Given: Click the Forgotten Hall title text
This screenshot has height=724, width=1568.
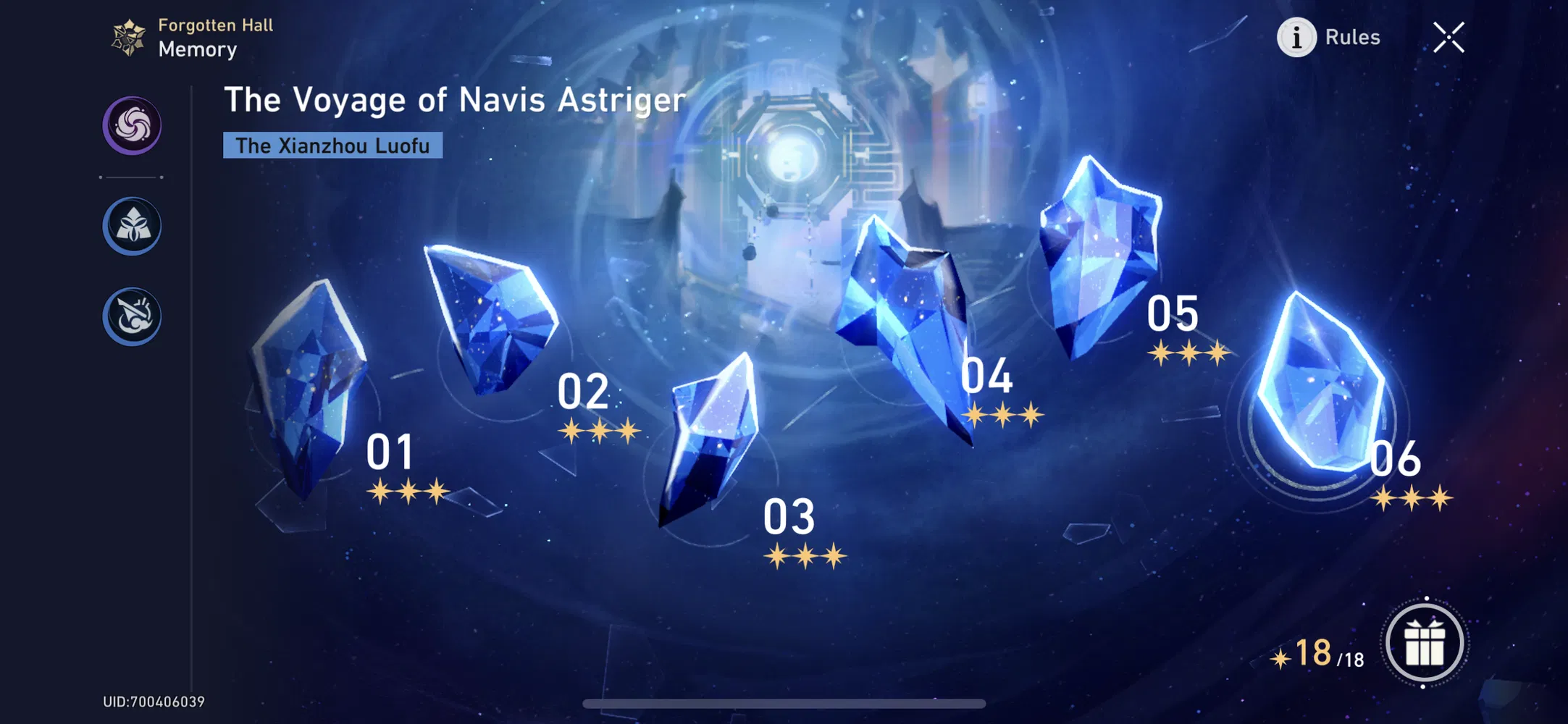Looking at the screenshot, I should pos(215,24).
